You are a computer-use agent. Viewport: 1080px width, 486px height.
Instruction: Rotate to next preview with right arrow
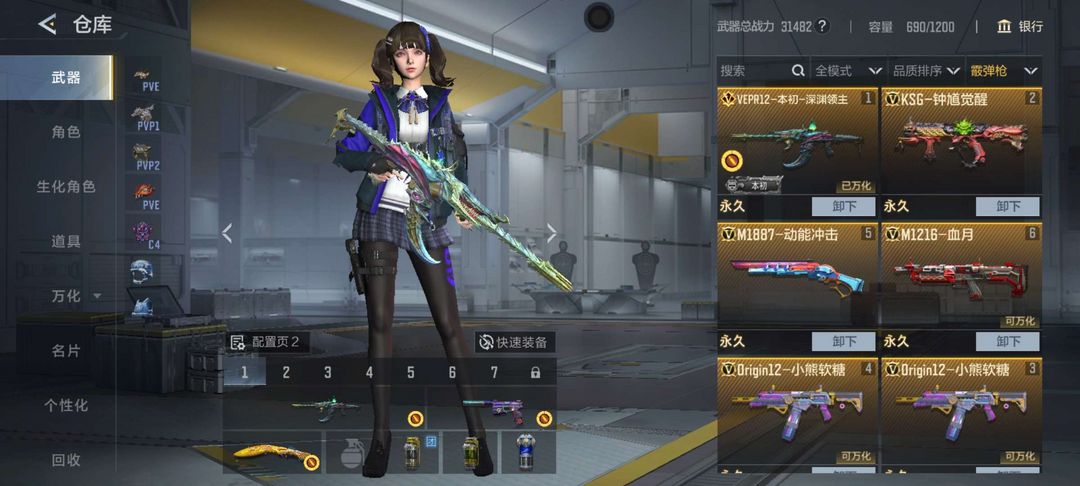click(x=551, y=233)
